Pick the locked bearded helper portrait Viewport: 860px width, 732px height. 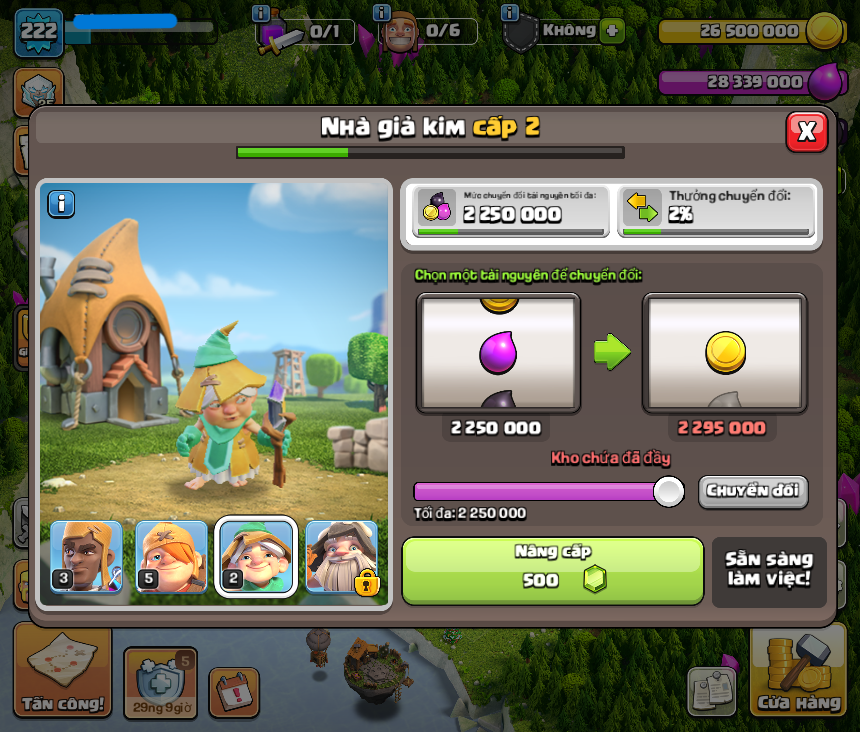(x=342, y=557)
